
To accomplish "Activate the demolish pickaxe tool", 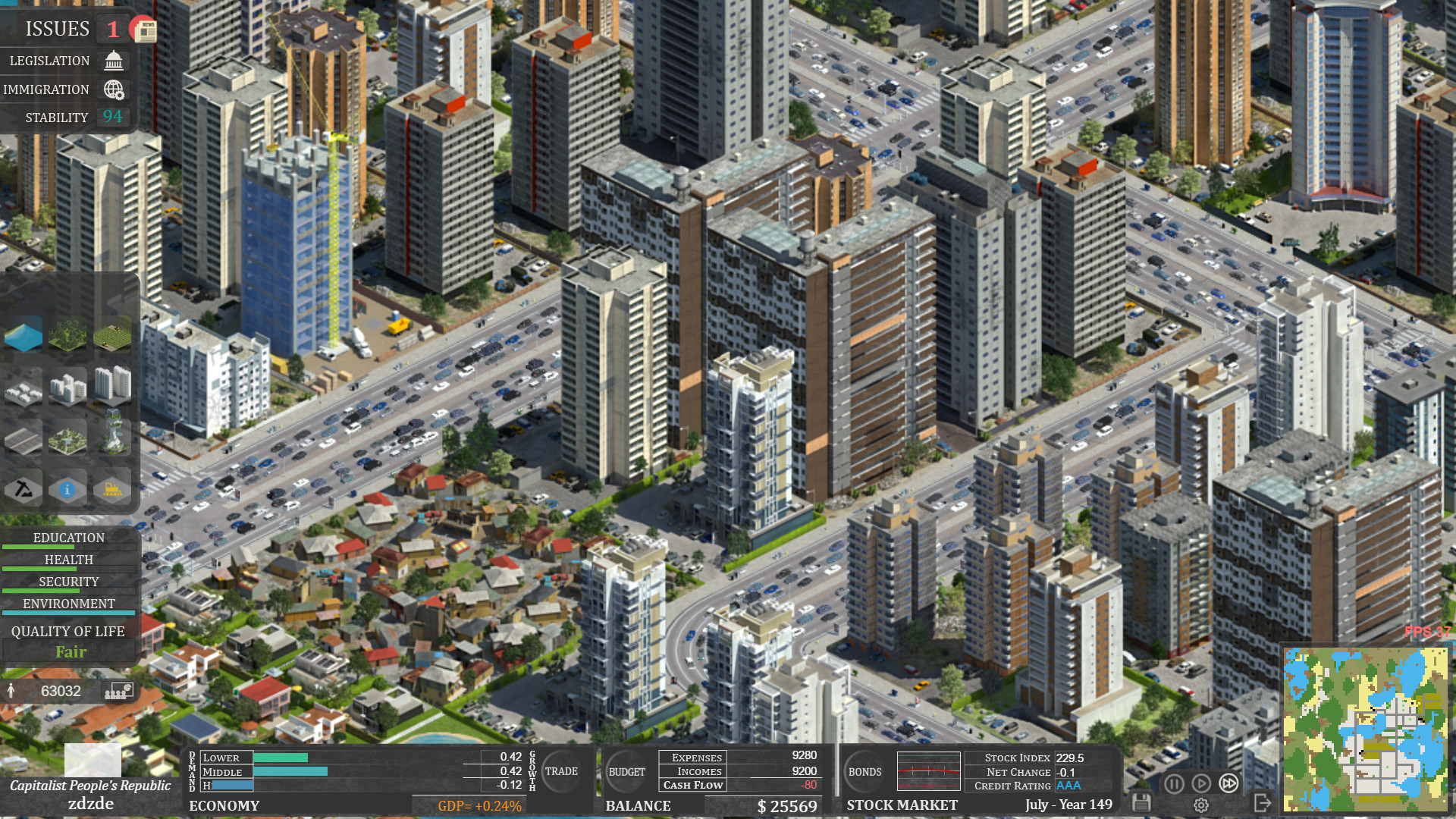I will 23,489.
